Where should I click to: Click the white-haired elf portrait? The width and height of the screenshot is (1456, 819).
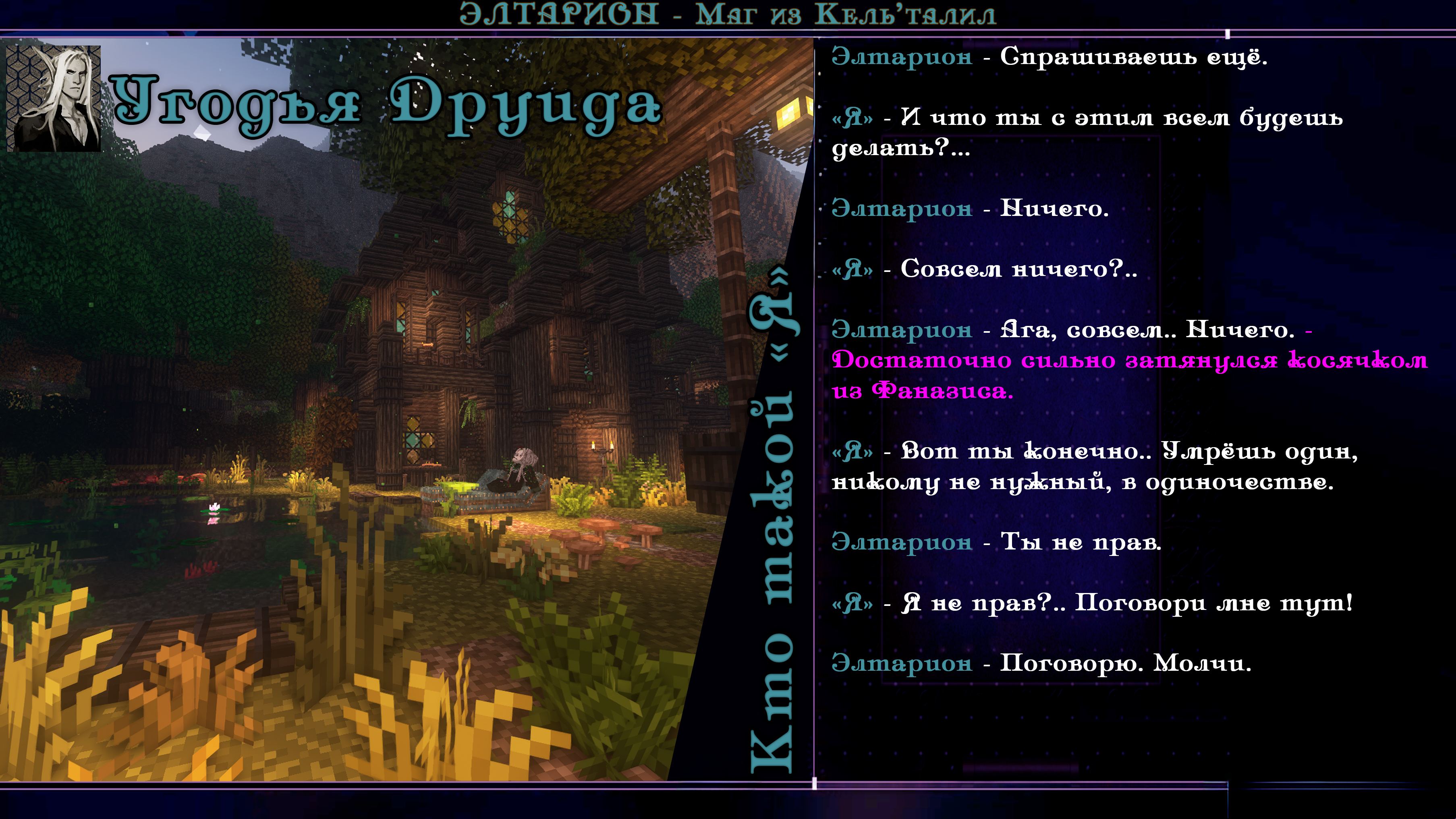click(x=54, y=98)
